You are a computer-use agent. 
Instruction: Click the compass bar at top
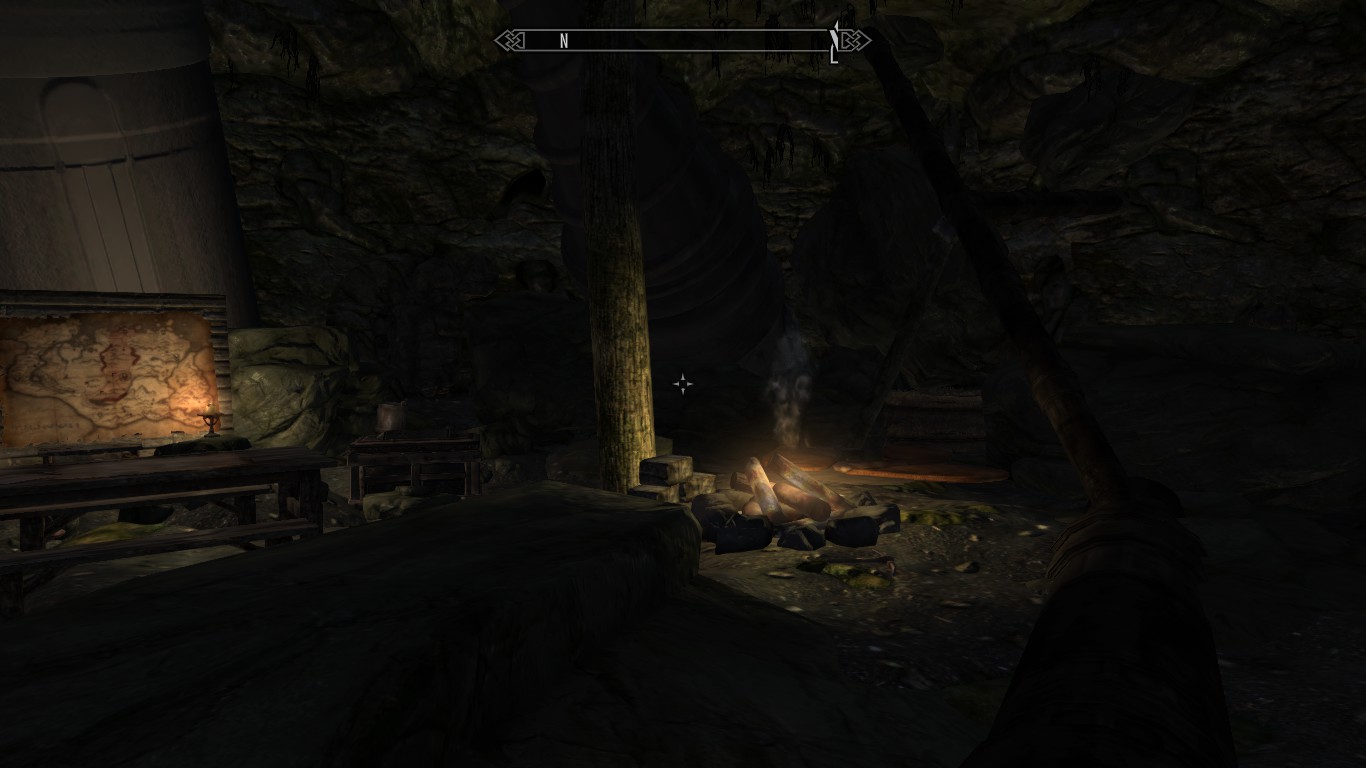coord(683,41)
